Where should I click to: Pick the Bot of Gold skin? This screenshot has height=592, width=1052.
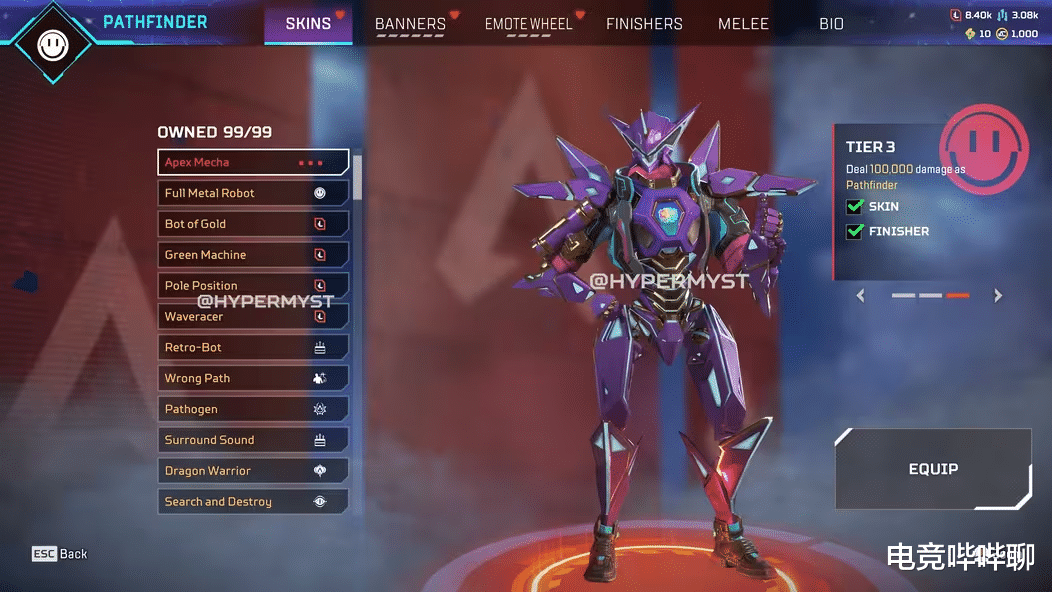pos(253,224)
